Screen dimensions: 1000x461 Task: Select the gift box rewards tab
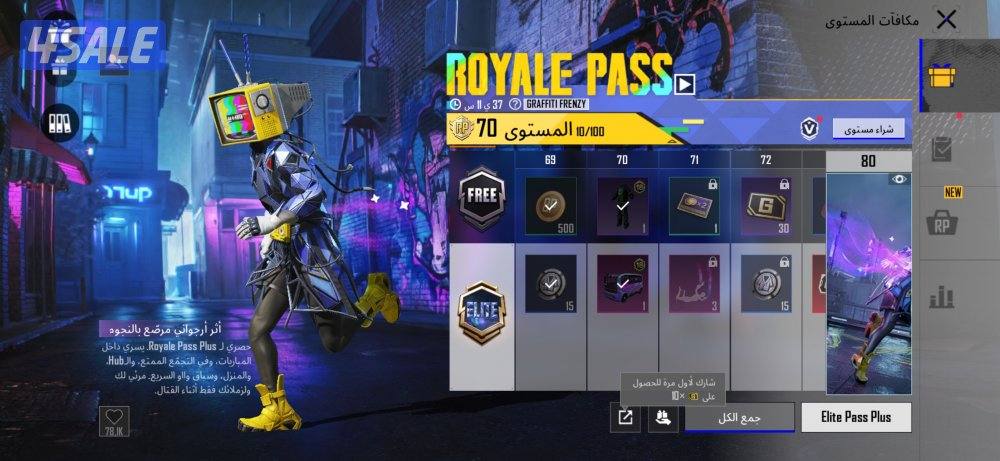[x=944, y=75]
